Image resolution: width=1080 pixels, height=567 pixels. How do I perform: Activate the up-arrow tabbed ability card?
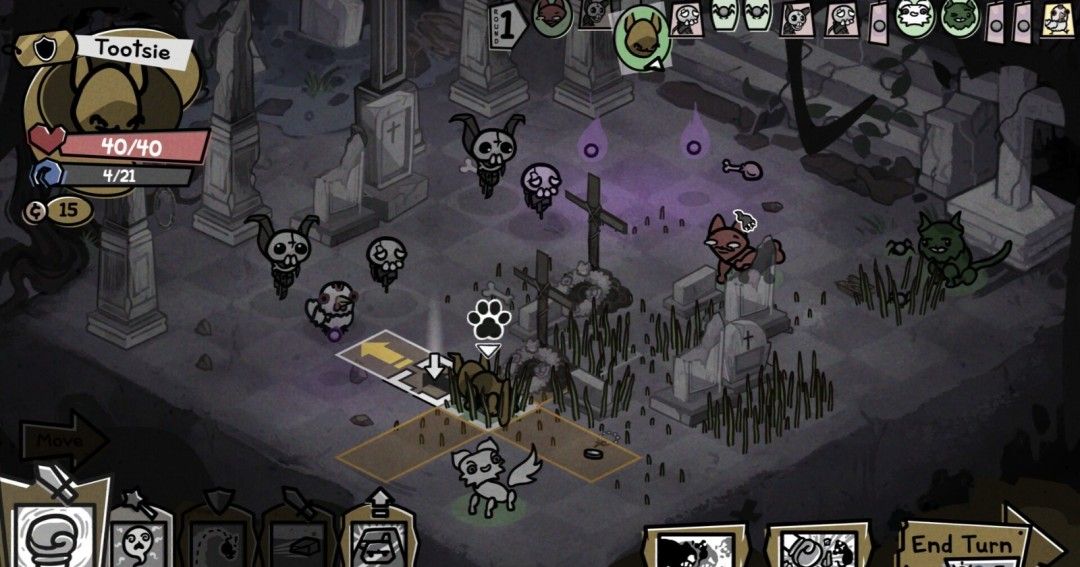pyautogui.click(x=379, y=533)
